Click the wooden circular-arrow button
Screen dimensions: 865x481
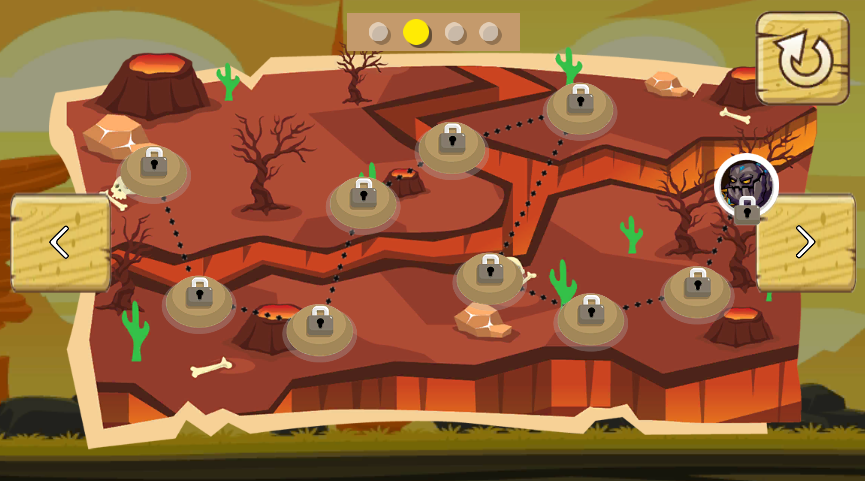[x=802, y=58]
